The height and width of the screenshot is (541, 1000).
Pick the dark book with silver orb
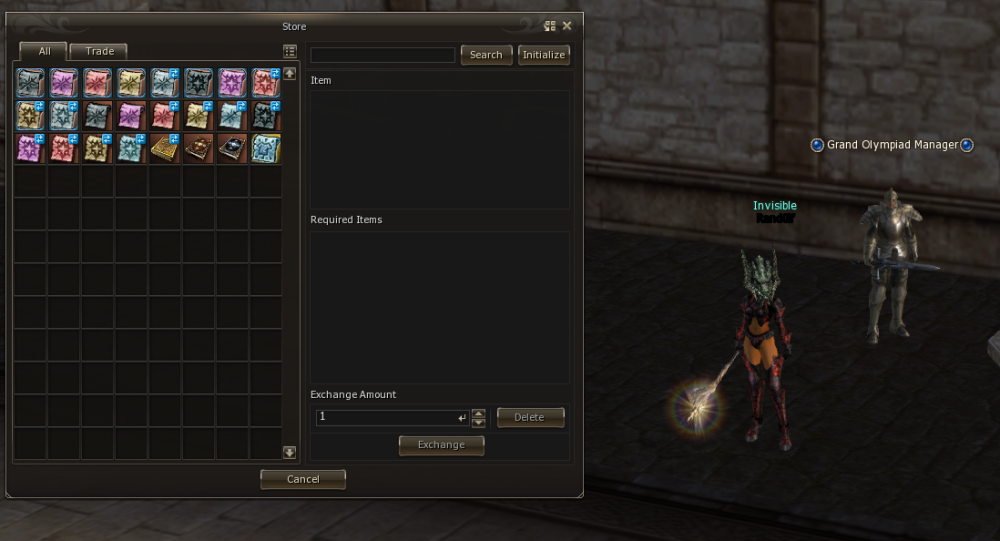coord(232,148)
